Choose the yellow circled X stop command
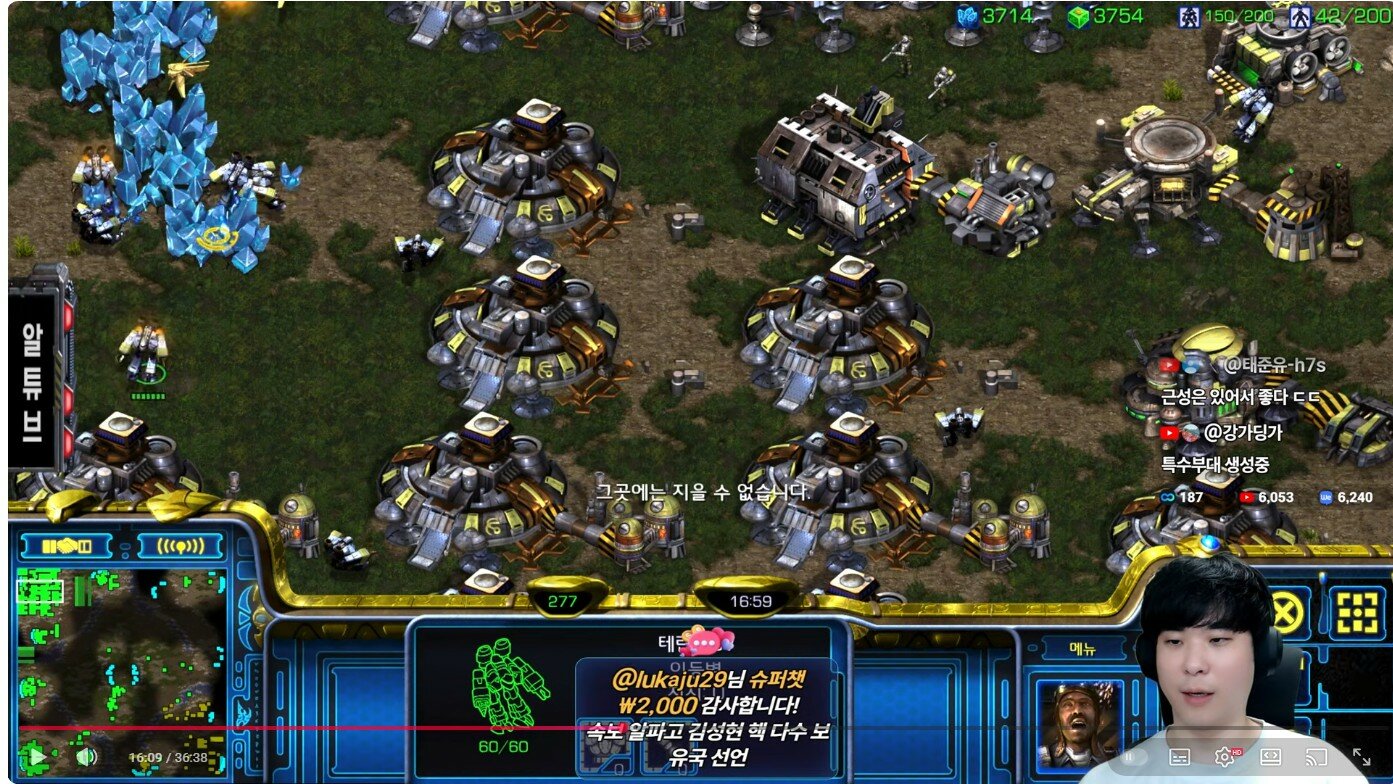The height and width of the screenshot is (784, 1393). pyautogui.click(x=1287, y=611)
